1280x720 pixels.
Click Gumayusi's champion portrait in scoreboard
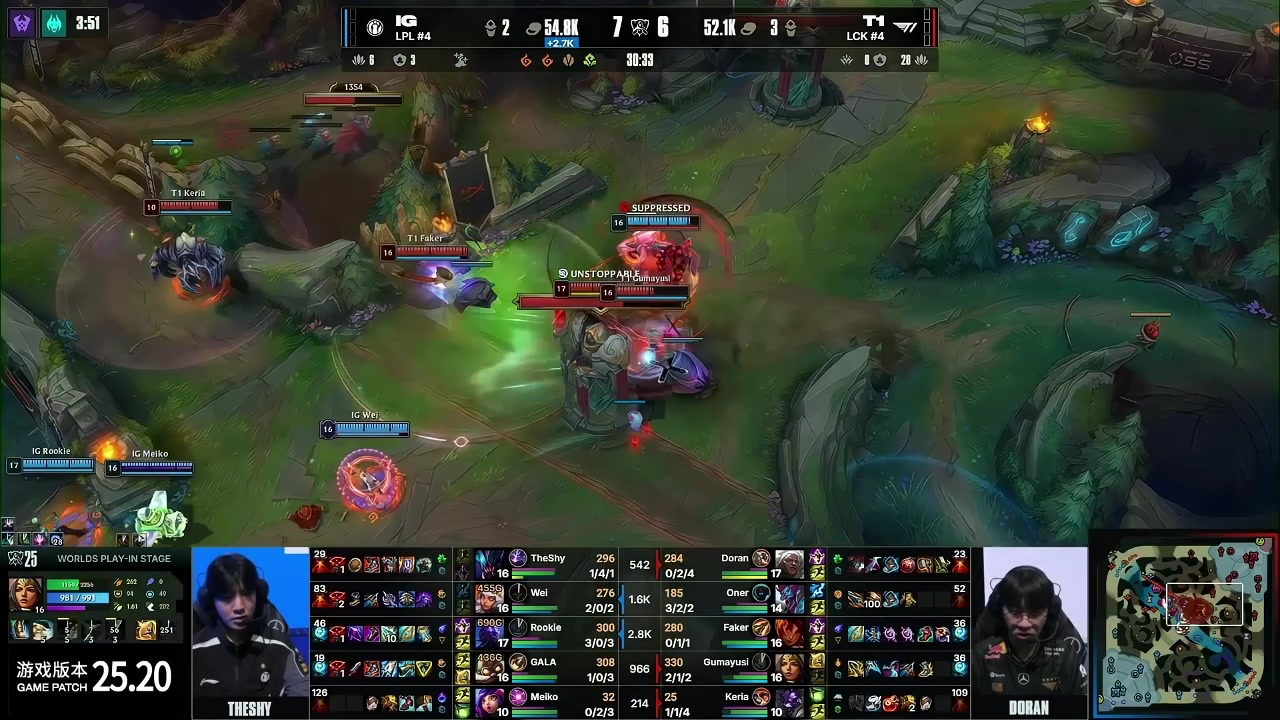pos(789,668)
